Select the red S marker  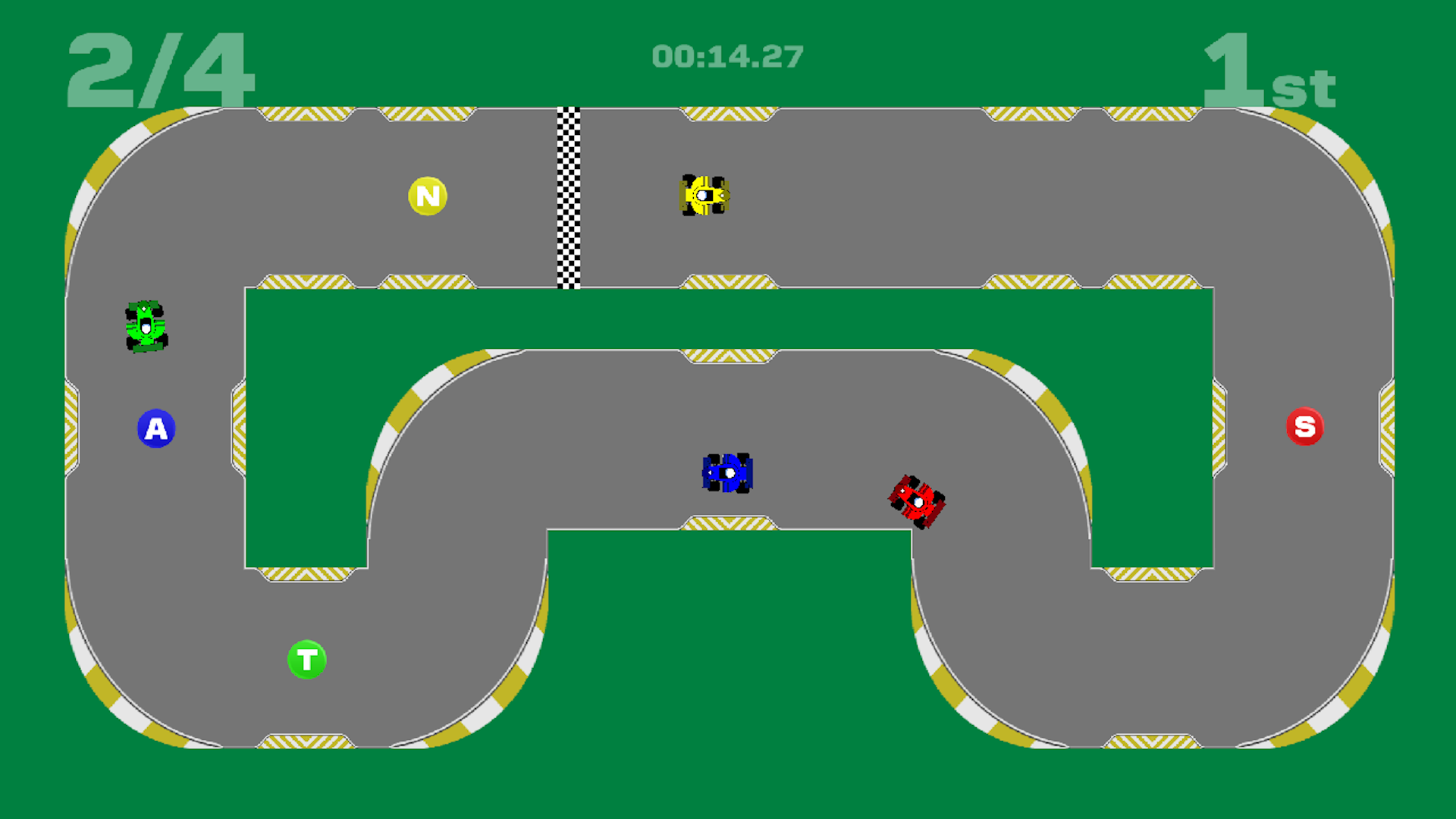[1306, 426]
